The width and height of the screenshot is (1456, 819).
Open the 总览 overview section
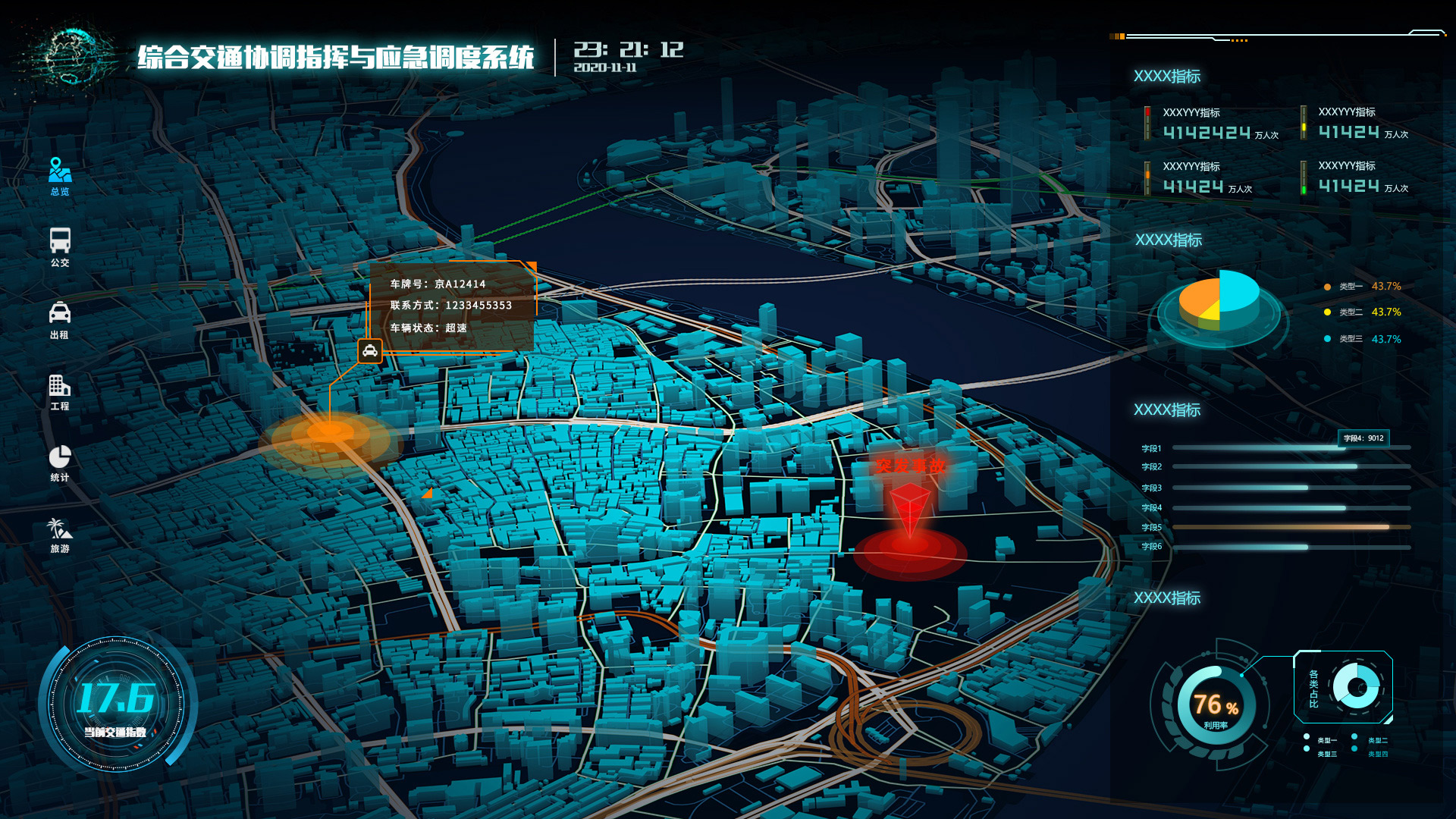pyautogui.click(x=60, y=176)
